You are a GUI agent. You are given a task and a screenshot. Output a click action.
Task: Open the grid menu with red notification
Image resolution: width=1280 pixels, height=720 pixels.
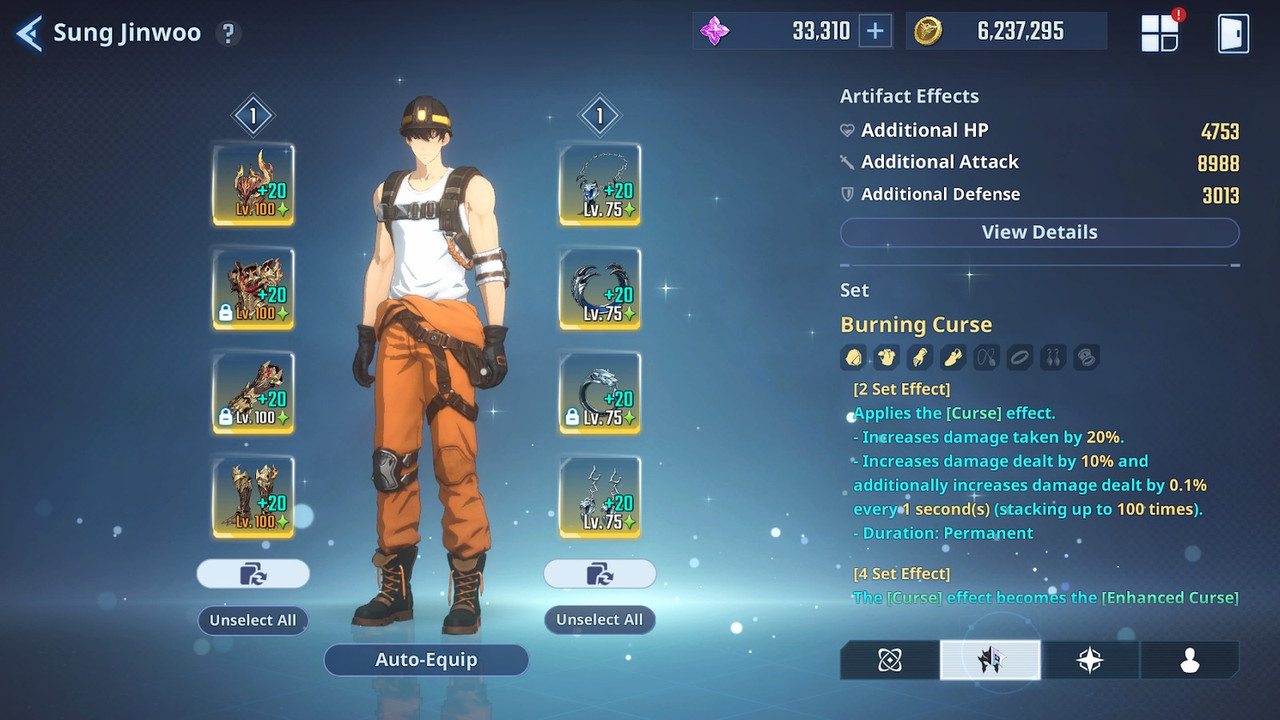(x=1160, y=32)
